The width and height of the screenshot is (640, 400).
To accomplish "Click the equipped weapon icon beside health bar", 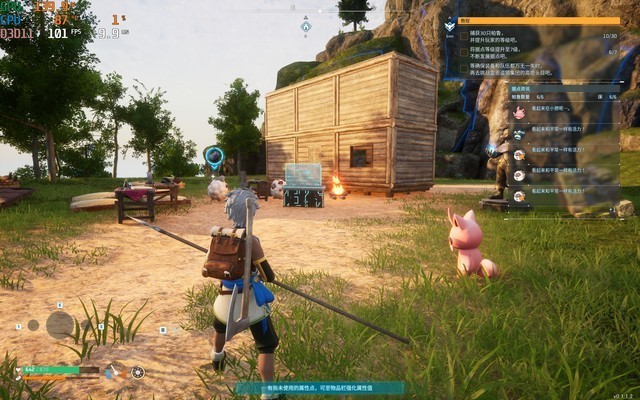I will coord(115,371).
